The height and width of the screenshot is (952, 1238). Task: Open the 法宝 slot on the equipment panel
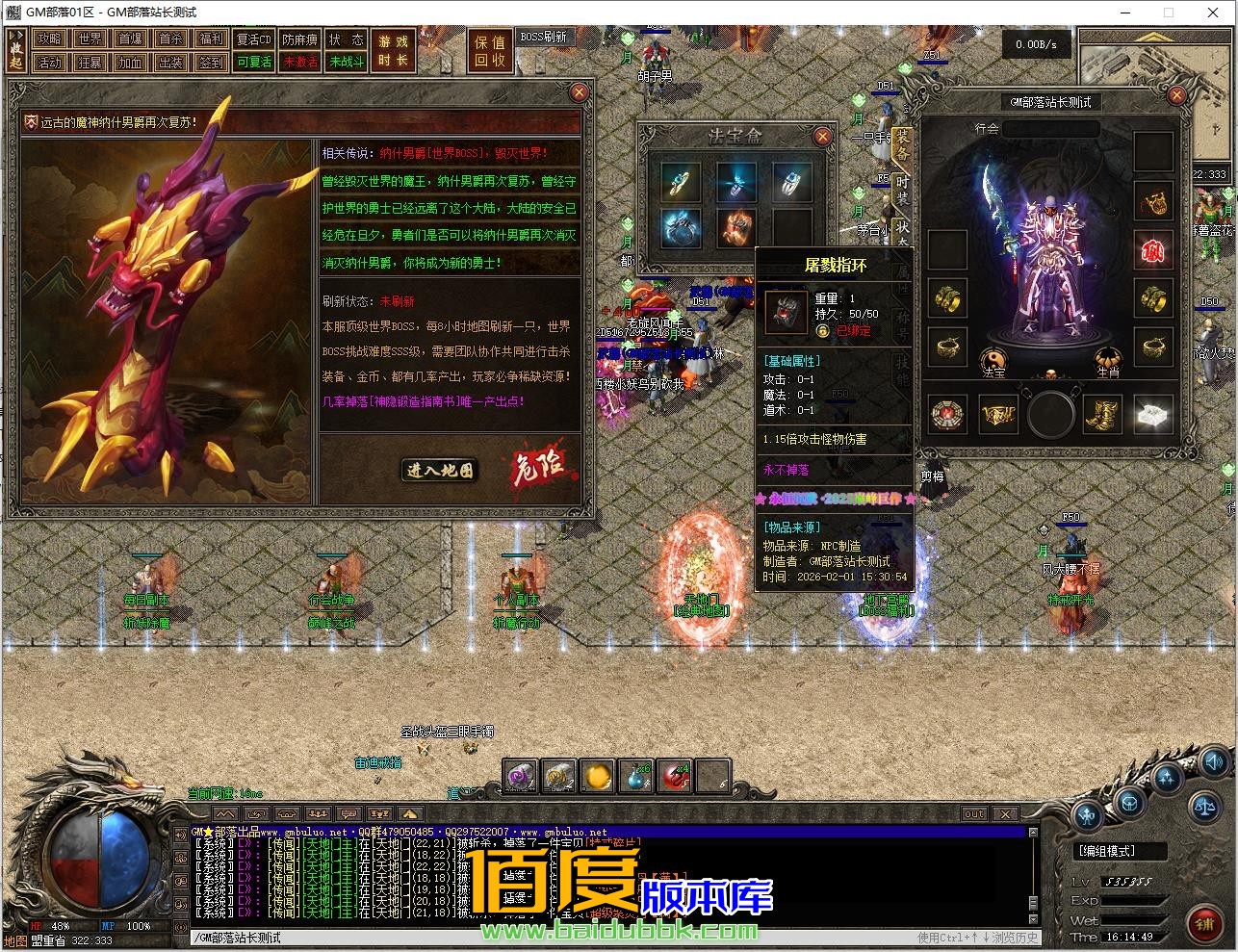(x=993, y=359)
